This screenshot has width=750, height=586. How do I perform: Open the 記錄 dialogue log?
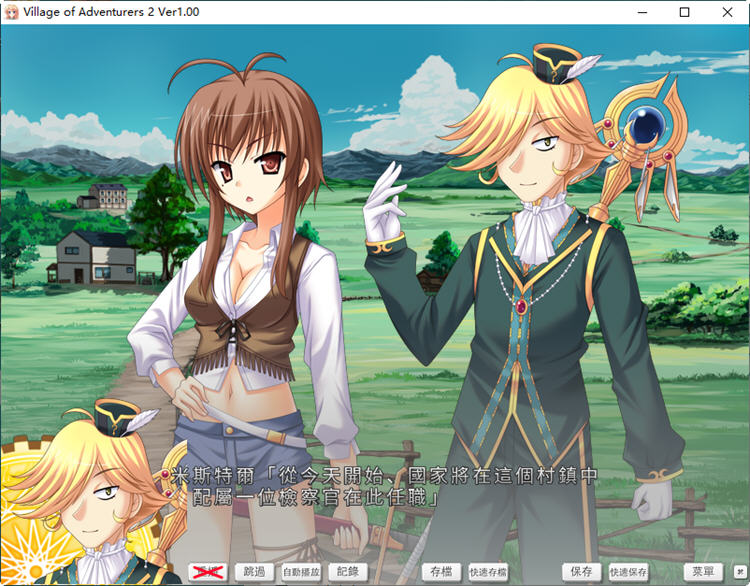[348, 572]
